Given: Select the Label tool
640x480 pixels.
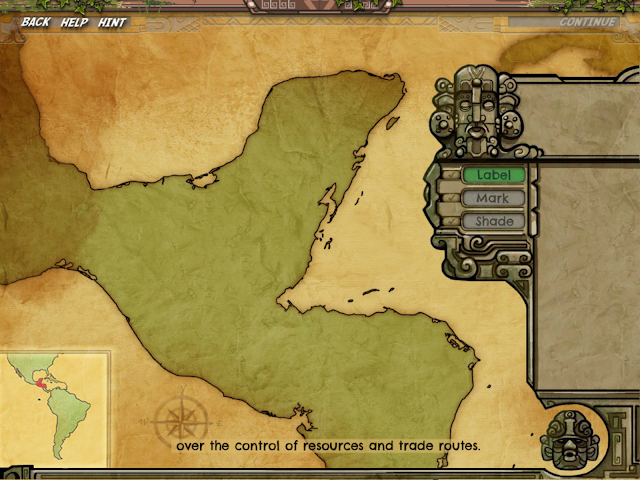Looking at the screenshot, I should point(493,175).
